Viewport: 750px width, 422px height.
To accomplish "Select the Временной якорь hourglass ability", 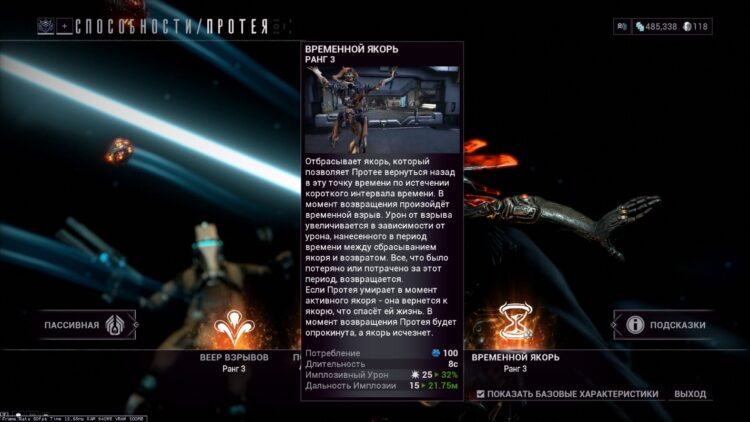I will (x=515, y=322).
